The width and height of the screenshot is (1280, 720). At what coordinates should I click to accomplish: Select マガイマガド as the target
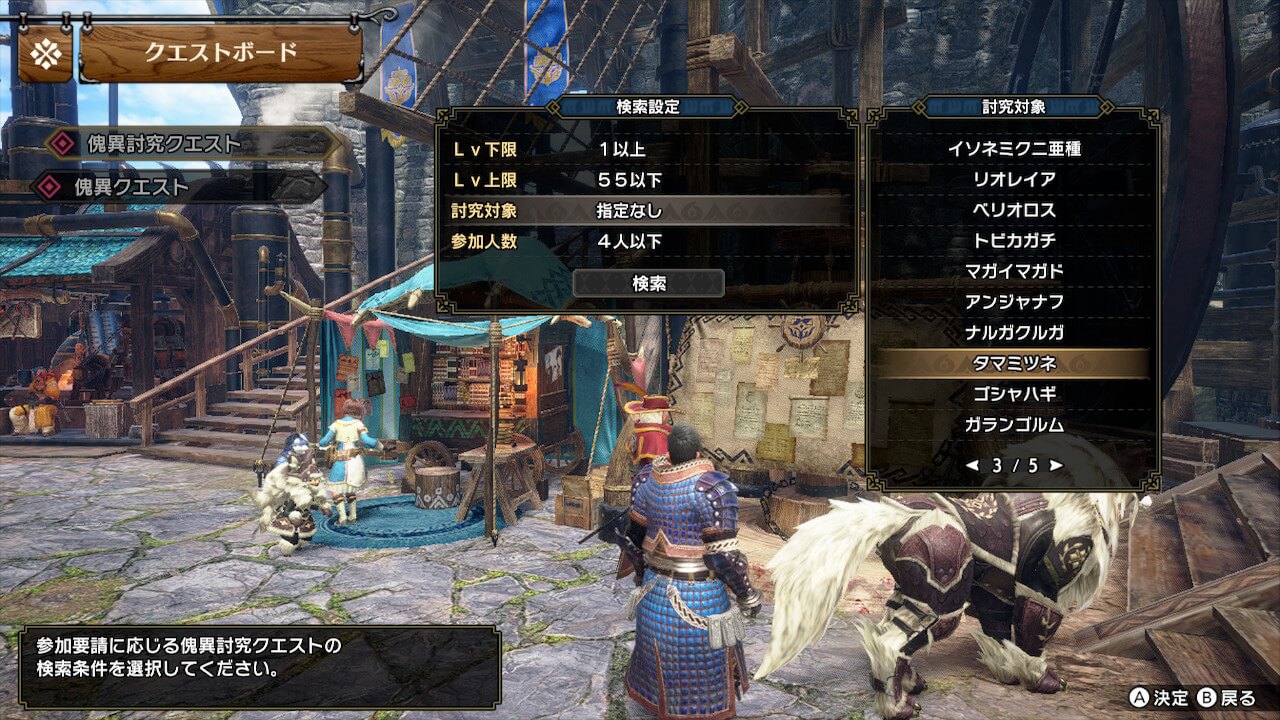1014,271
